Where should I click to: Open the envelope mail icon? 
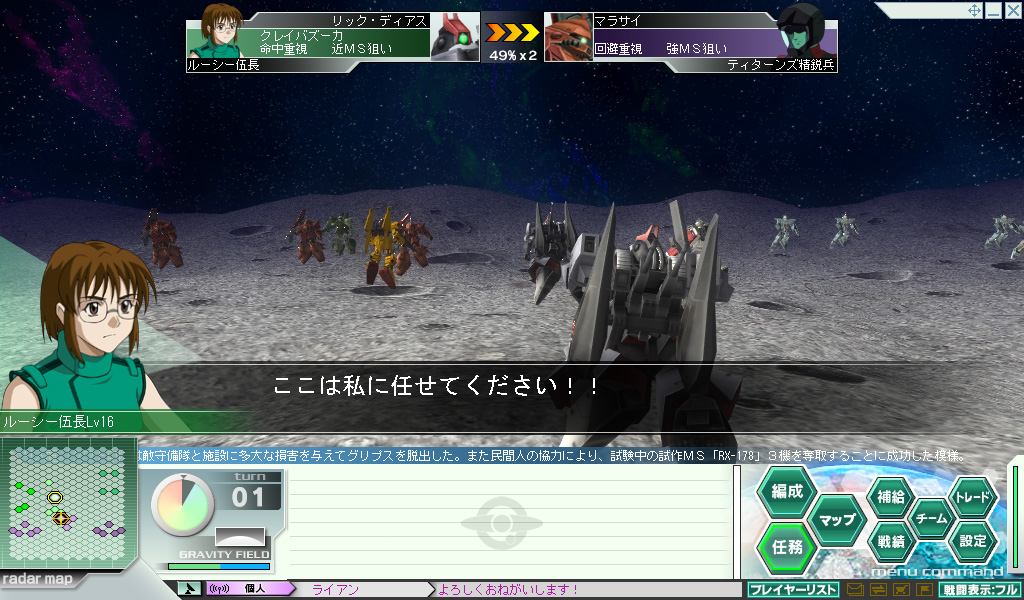pos(855,590)
